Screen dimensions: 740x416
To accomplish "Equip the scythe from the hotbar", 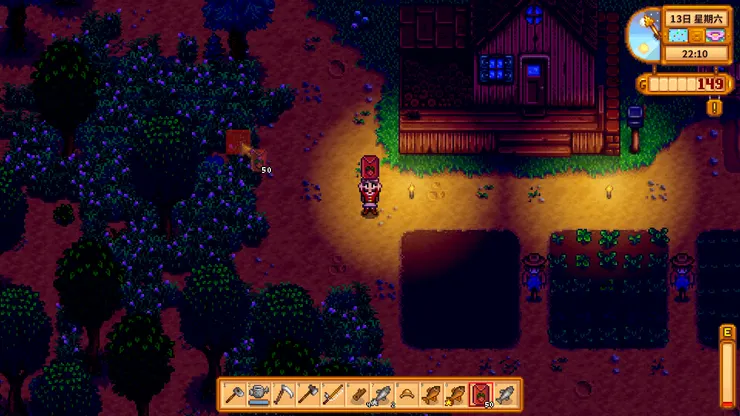I will (283, 395).
